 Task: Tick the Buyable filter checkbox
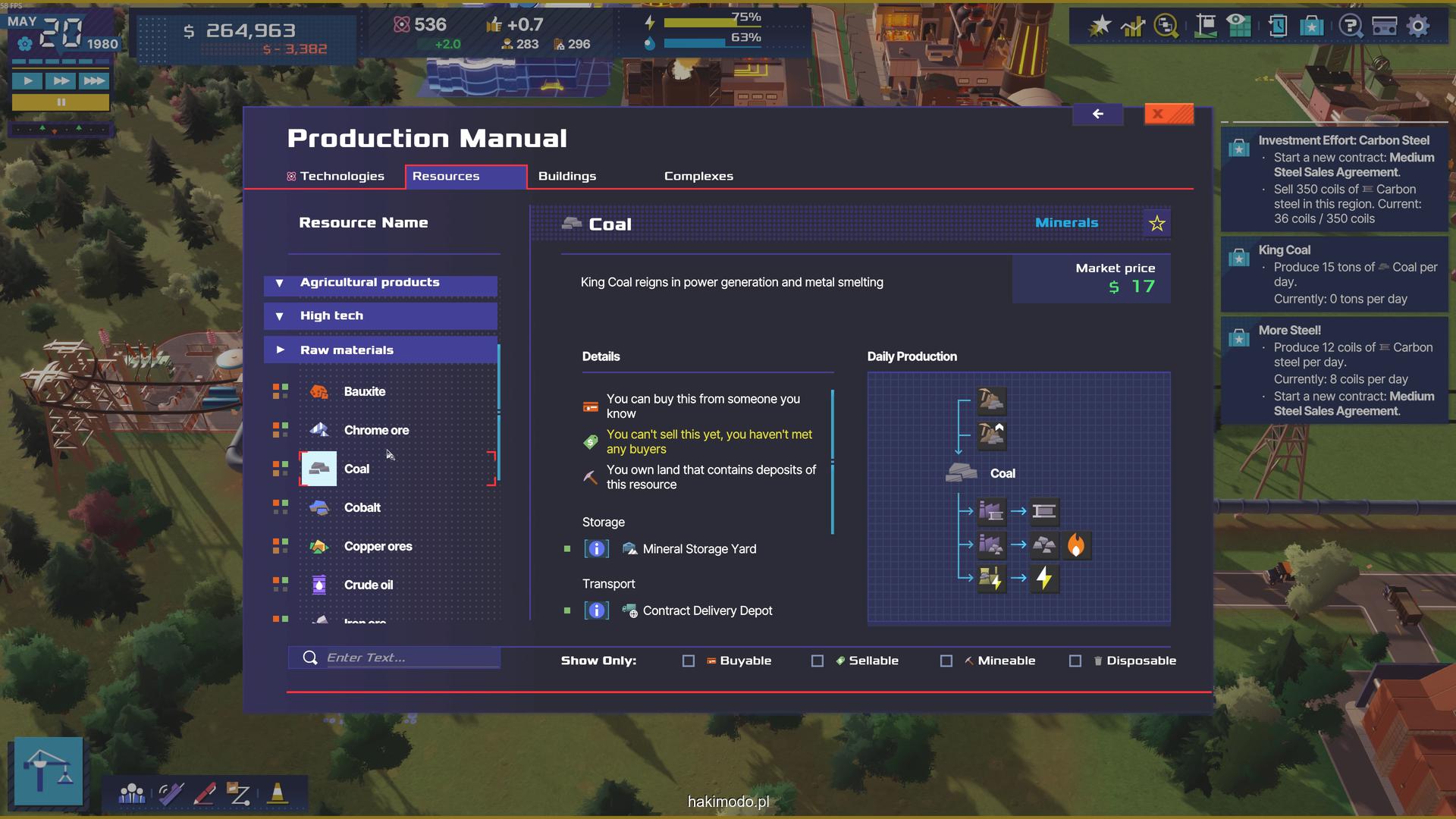tap(689, 661)
